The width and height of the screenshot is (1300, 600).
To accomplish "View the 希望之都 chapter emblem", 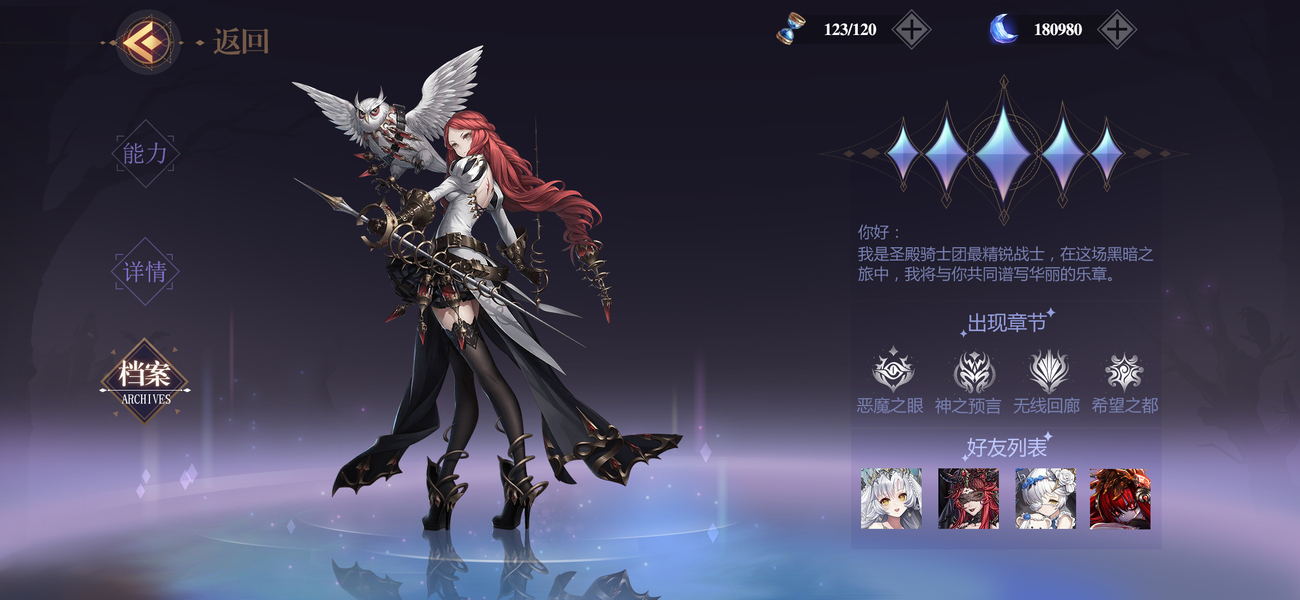I will [1124, 372].
